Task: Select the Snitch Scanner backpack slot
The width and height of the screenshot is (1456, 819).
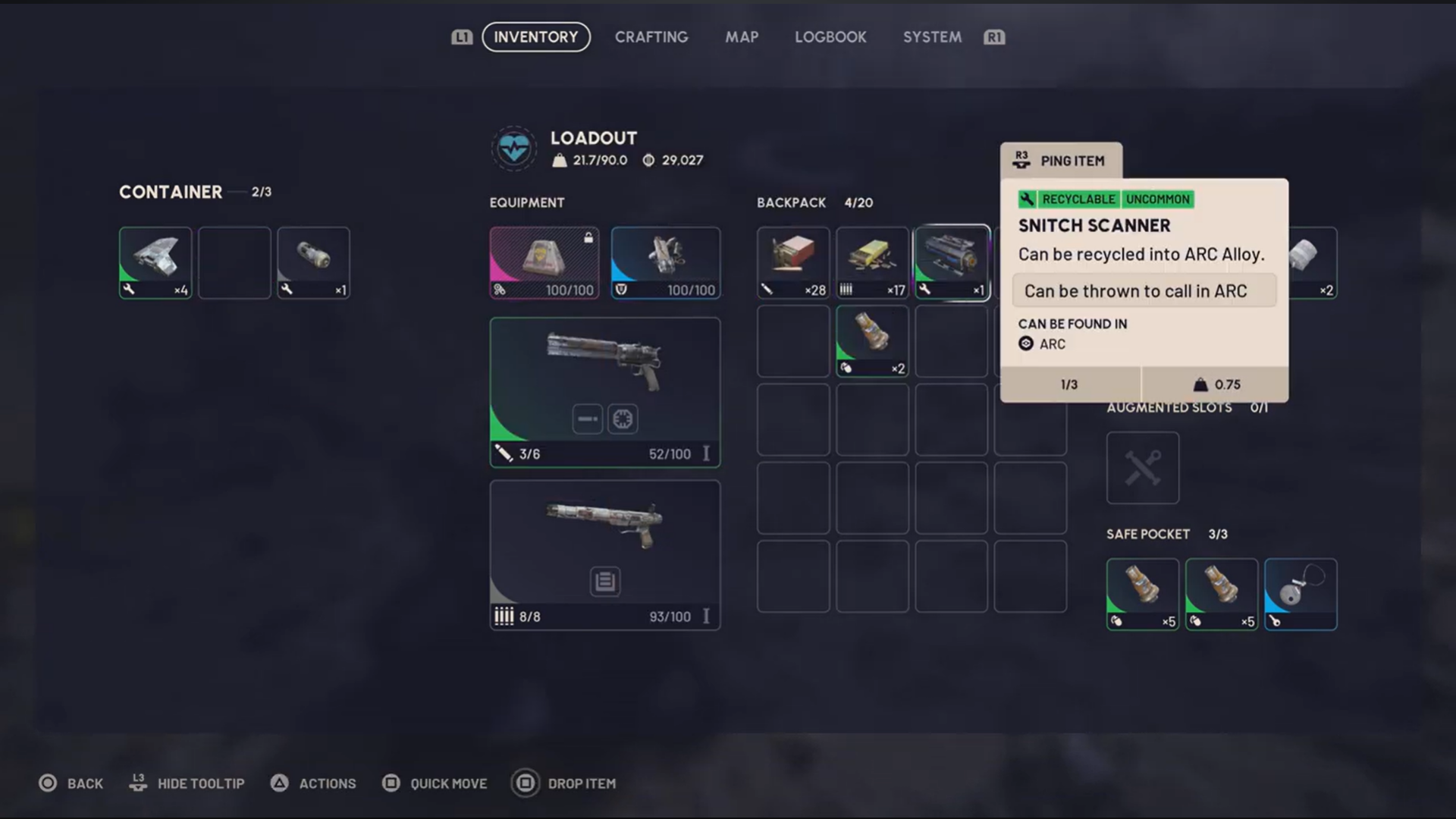Action: point(951,262)
